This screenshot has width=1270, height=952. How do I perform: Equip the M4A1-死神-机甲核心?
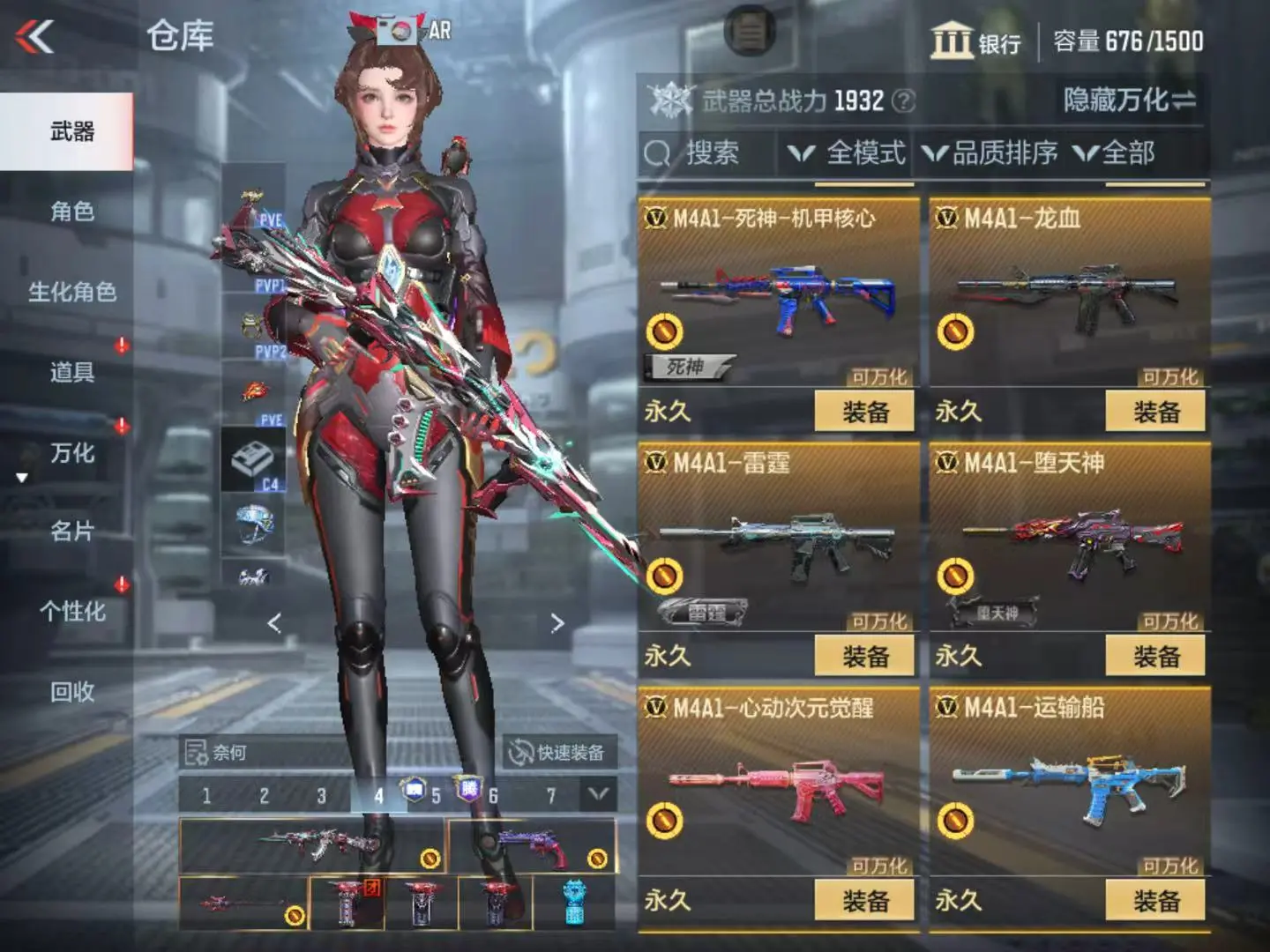(x=864, y=412)
